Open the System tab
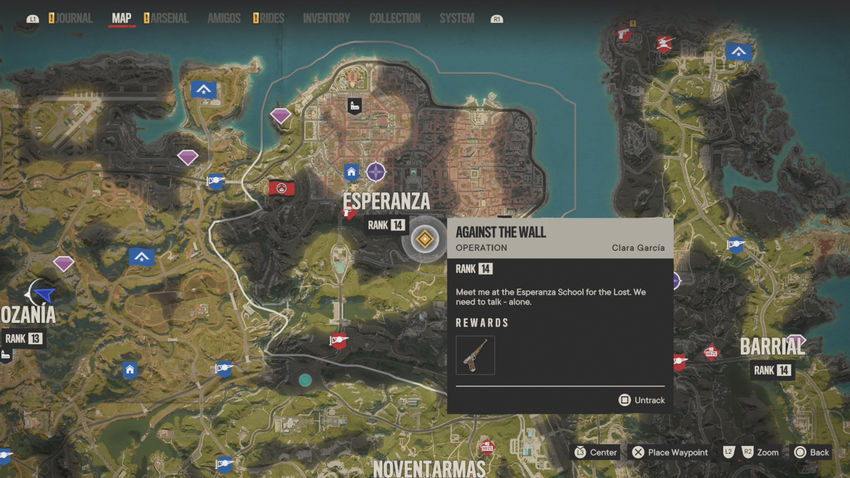The height and width of the screenshot is (478, 850). point(457,18)
